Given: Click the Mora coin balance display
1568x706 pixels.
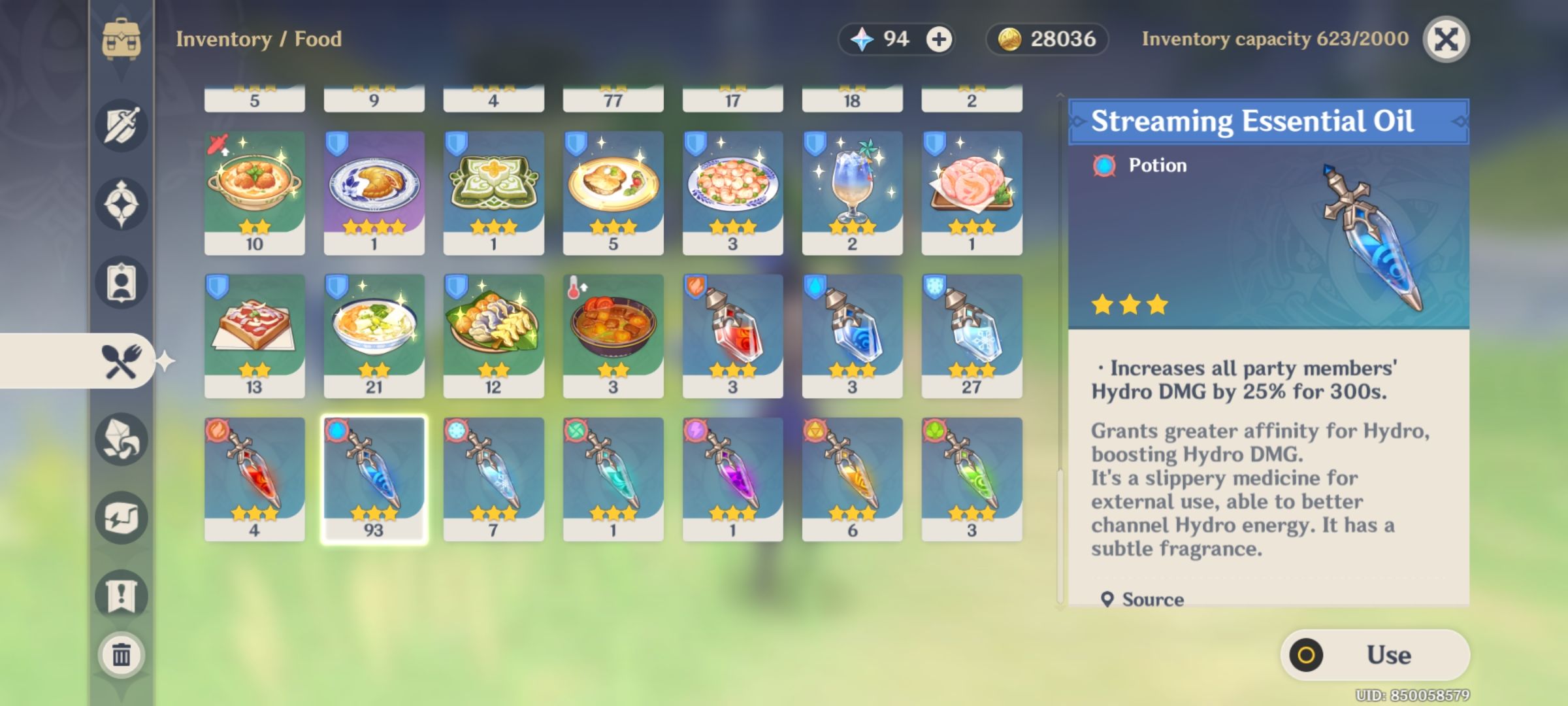Looking at the screenshot, I should pyautogui.click(x=1045, y=39).
